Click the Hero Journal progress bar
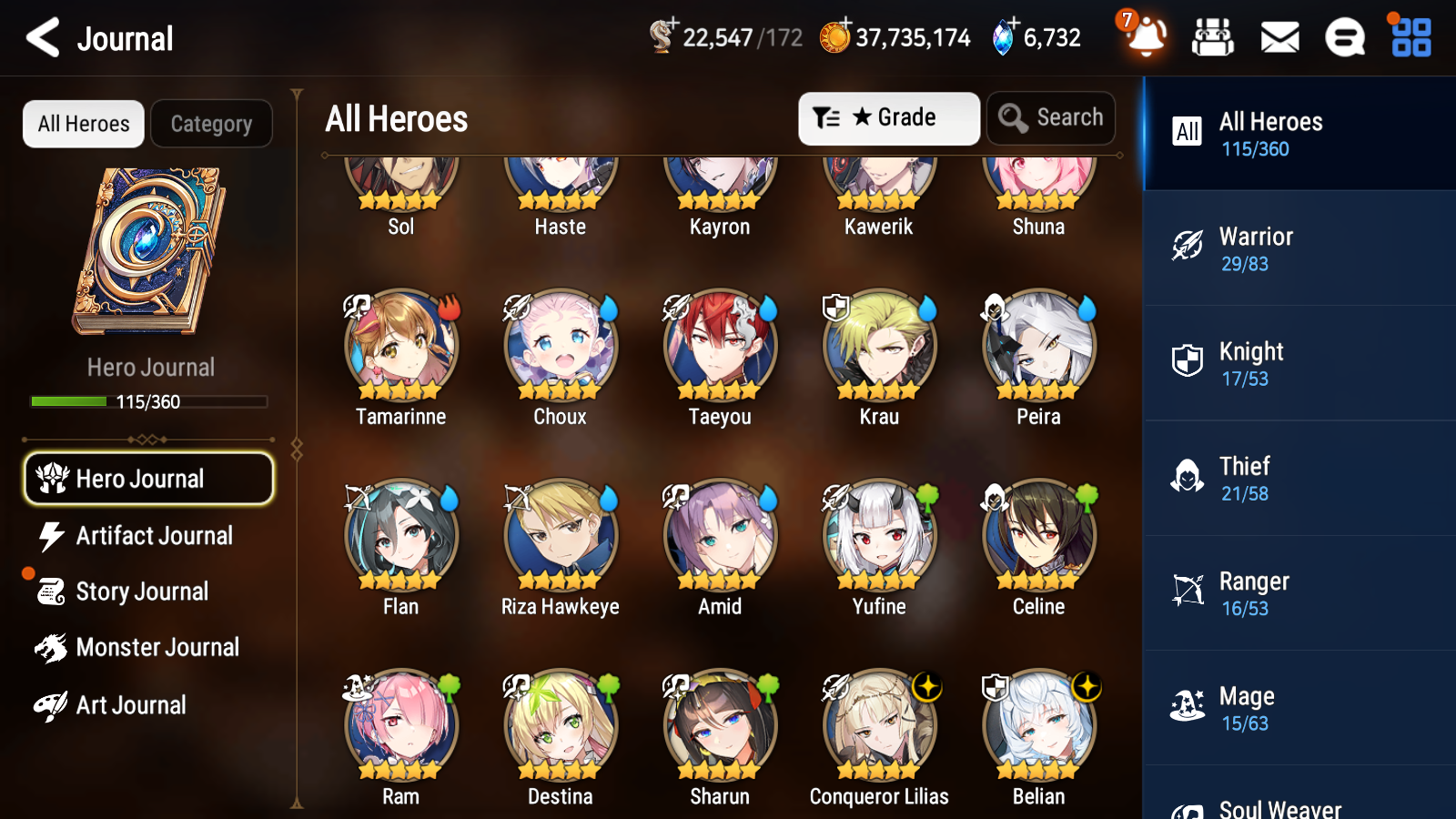This screenshot has height=819, width=1456. pos(148,400)
